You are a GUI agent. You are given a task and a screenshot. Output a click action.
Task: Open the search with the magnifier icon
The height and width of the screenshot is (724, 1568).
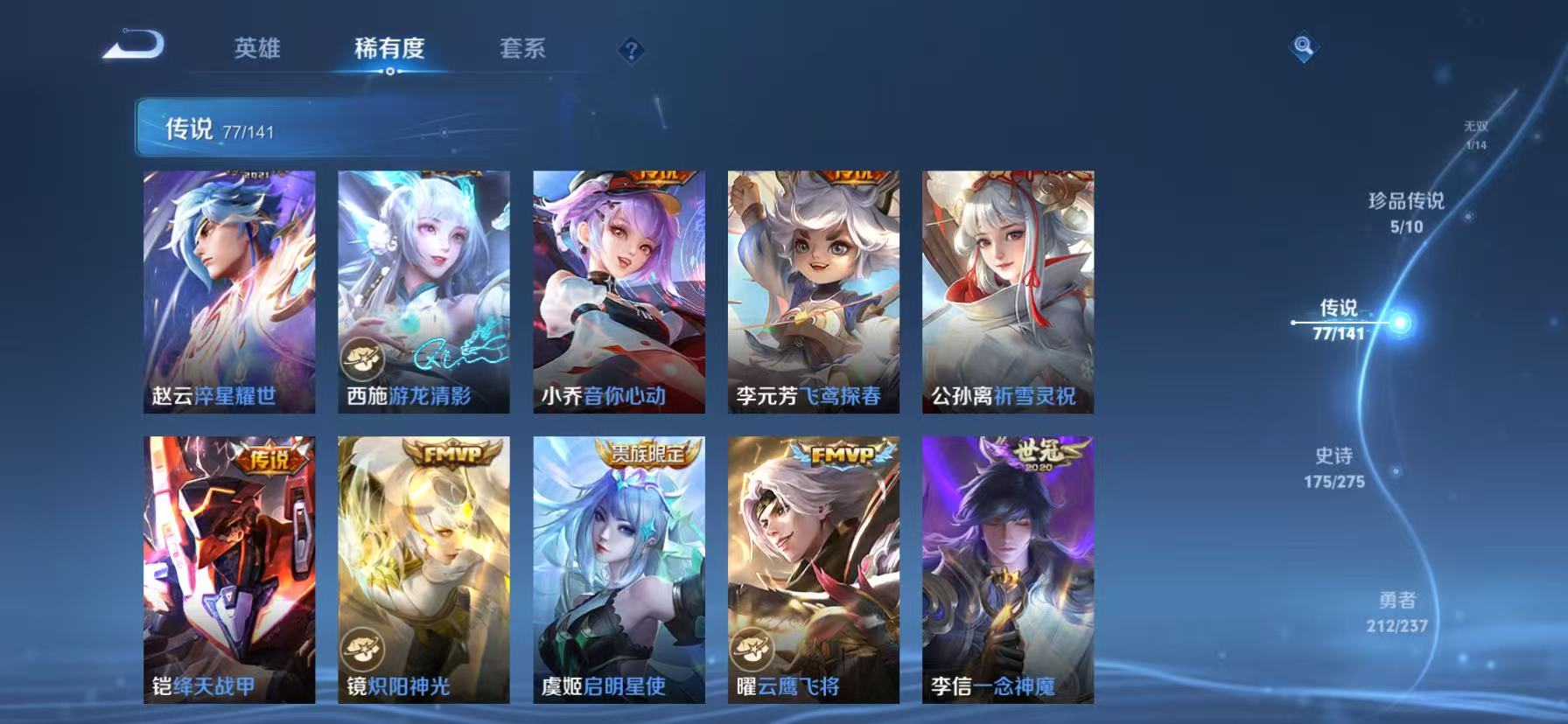tap(1304, 45)
